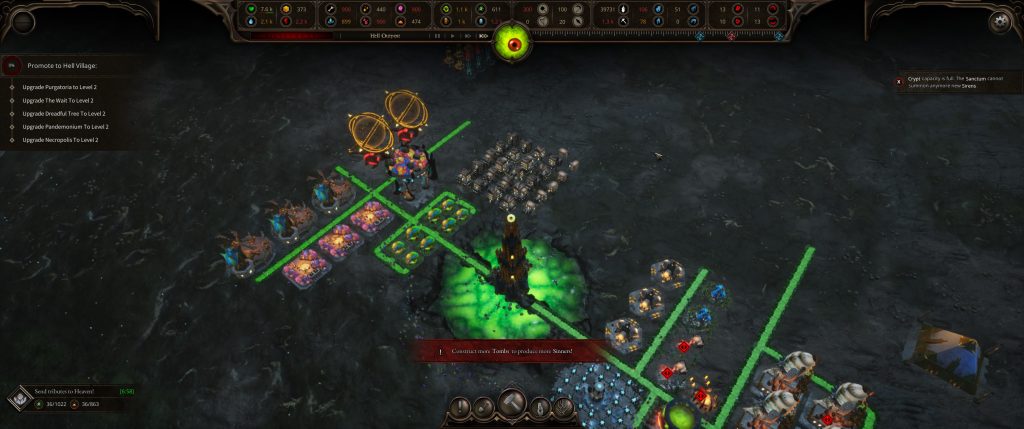Open the lantern menu button
Image resolution: width=1024 pixels, height=429 pixels.
click(x=538, y=408)
